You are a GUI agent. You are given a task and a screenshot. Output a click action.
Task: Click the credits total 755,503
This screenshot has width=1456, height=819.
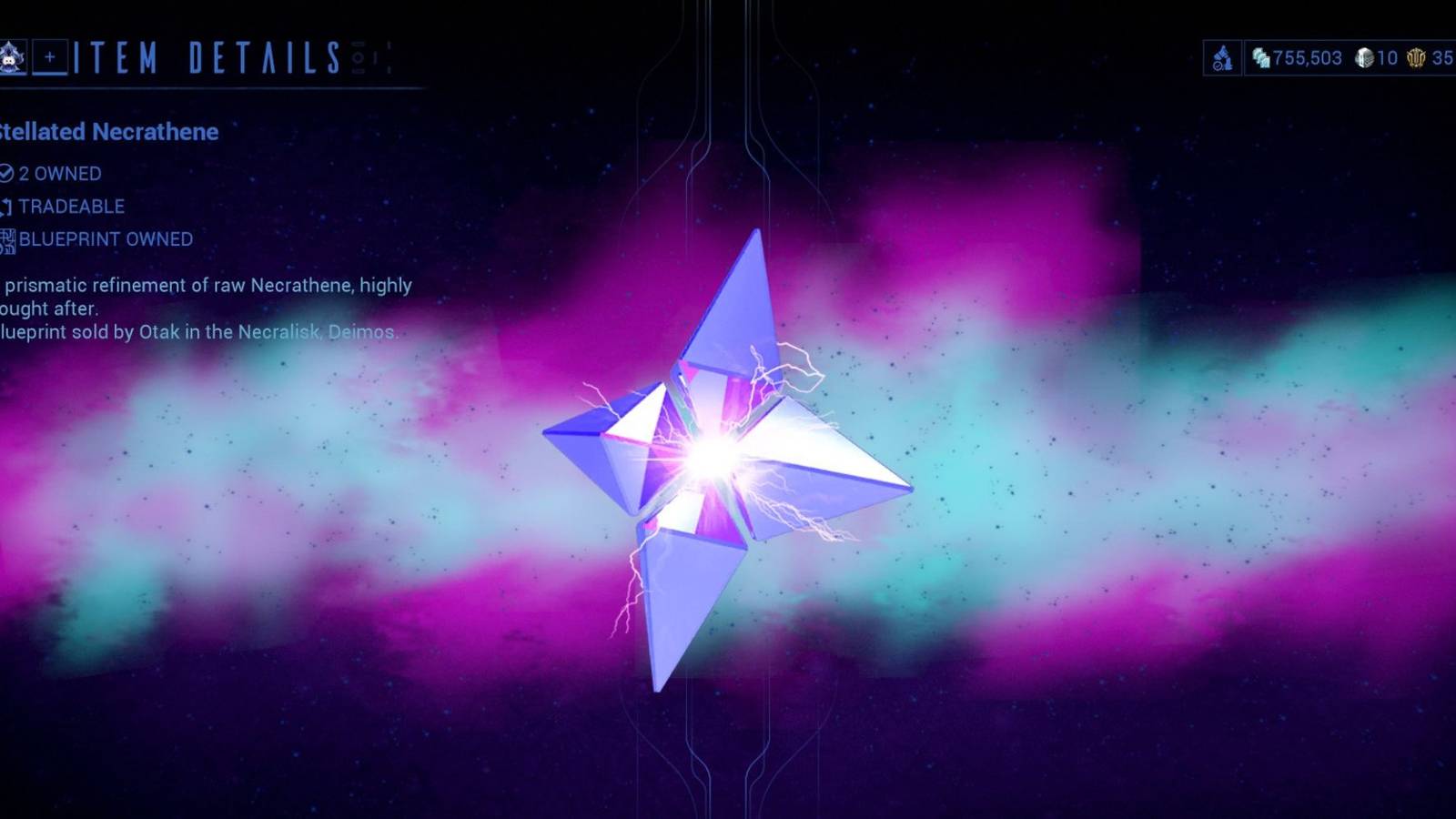[1308, 58]
